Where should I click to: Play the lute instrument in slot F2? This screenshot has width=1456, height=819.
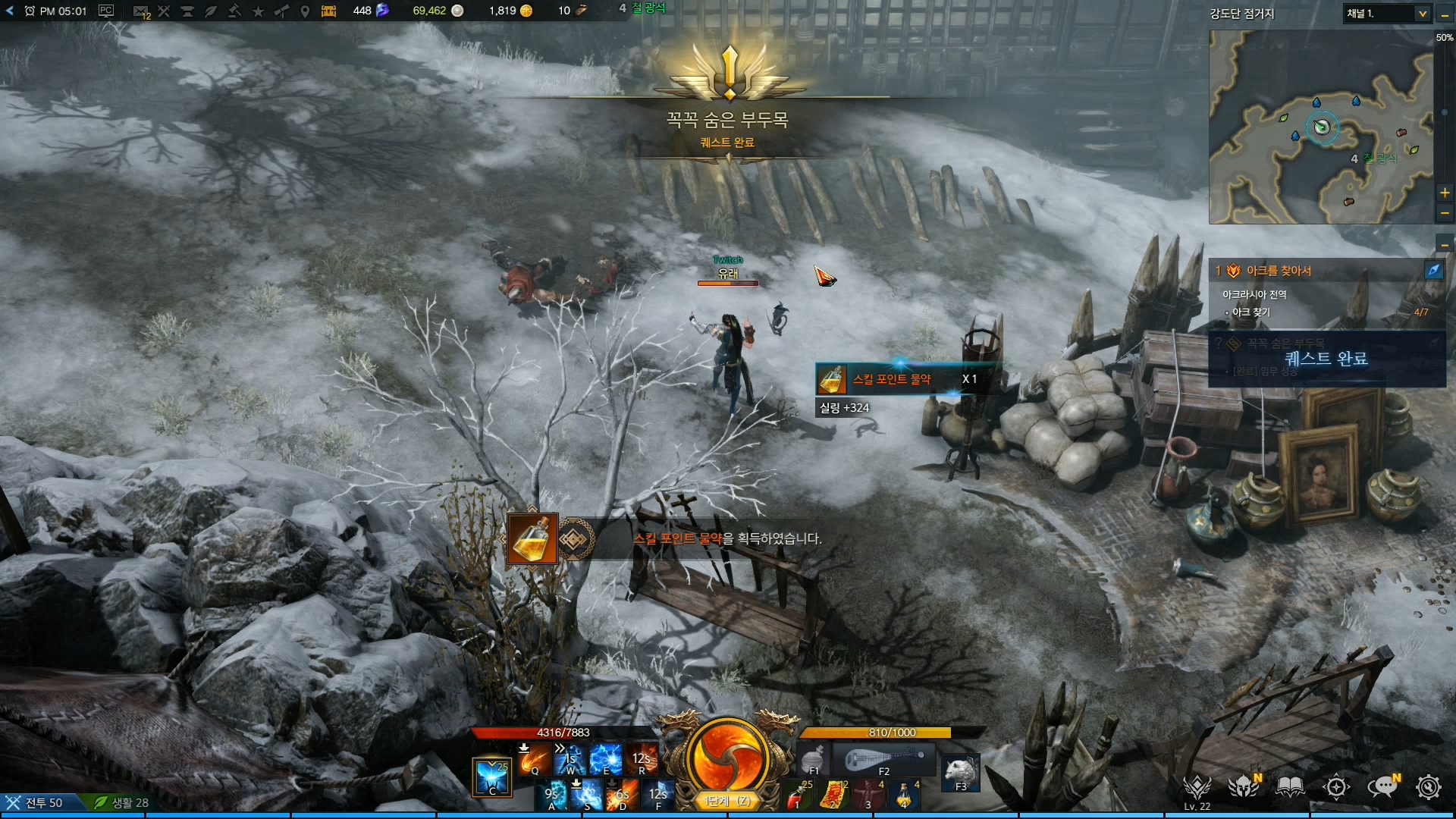click(885, 759)
